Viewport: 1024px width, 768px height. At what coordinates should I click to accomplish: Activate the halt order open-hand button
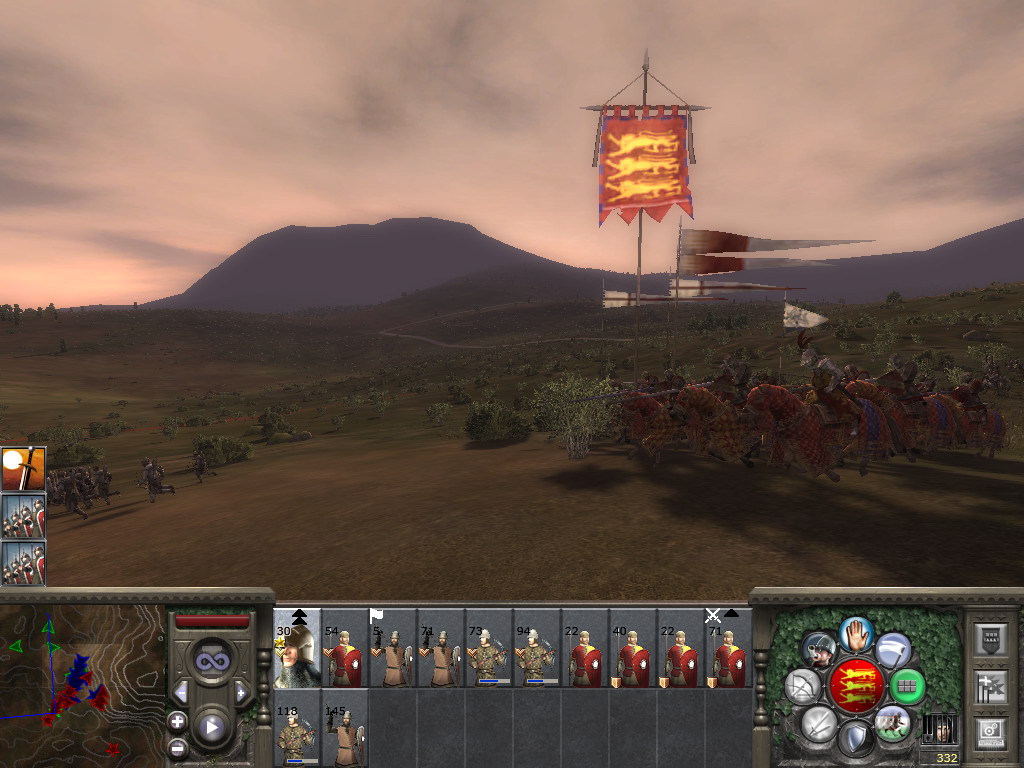click(855, 633)
